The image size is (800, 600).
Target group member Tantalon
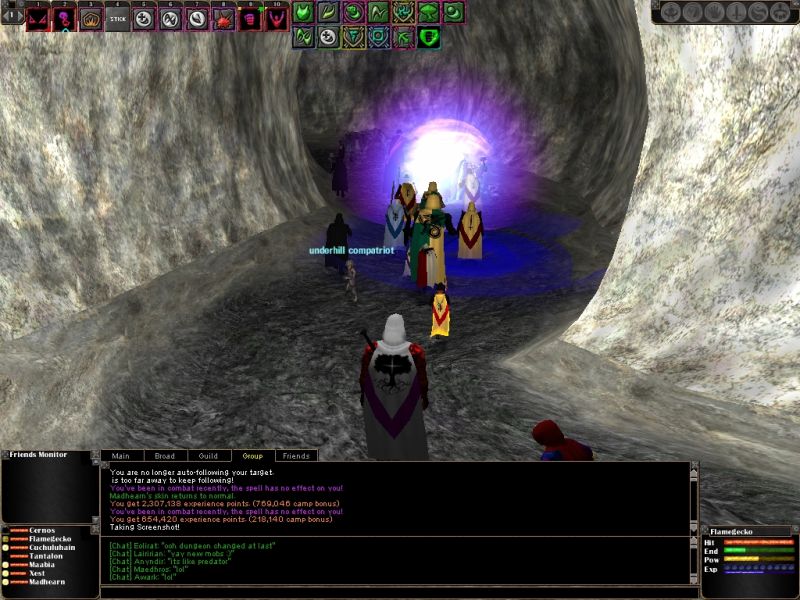coord(45,556)
